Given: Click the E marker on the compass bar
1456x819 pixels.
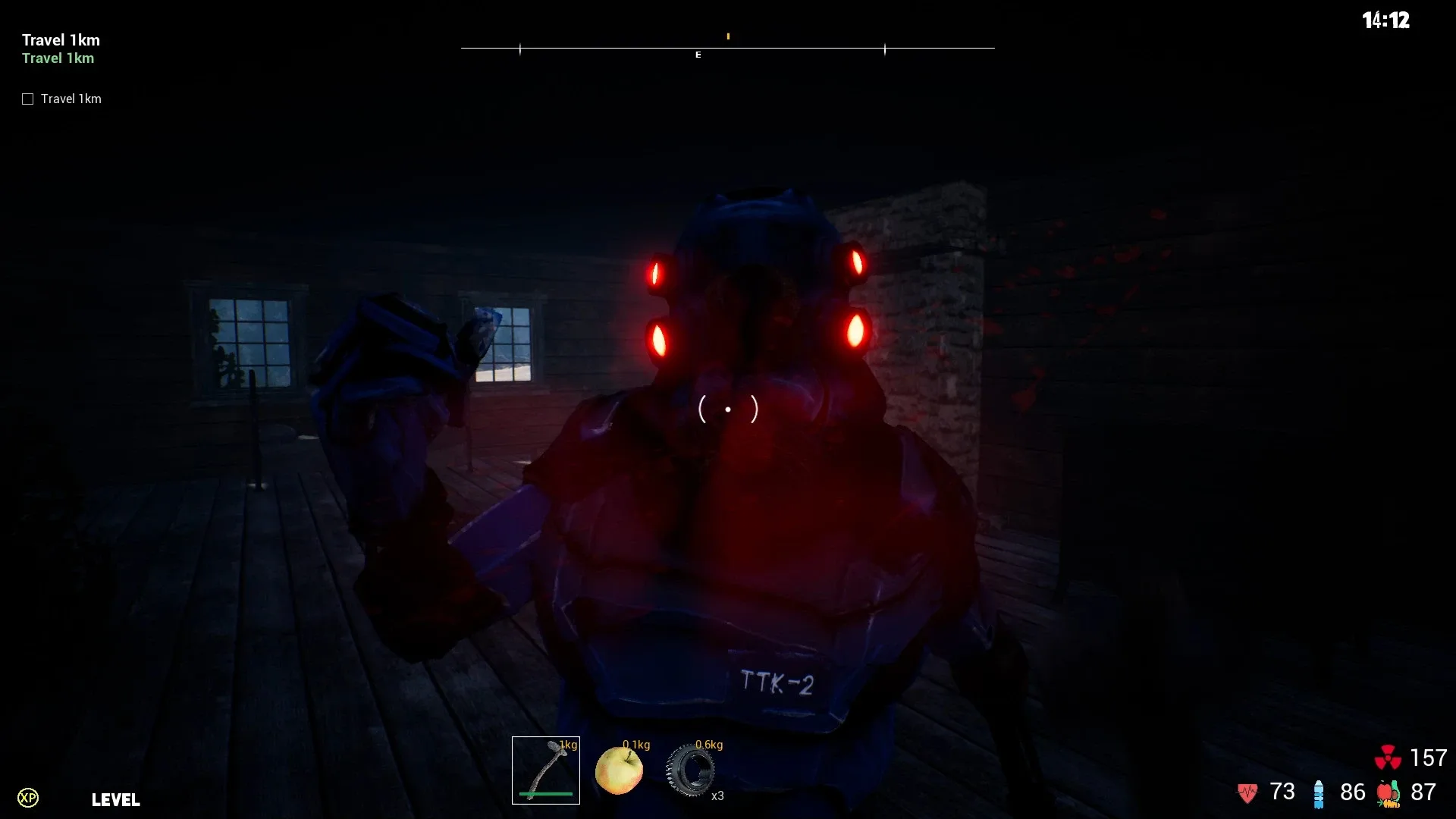Looking at the screenshot, I should 698,55.
